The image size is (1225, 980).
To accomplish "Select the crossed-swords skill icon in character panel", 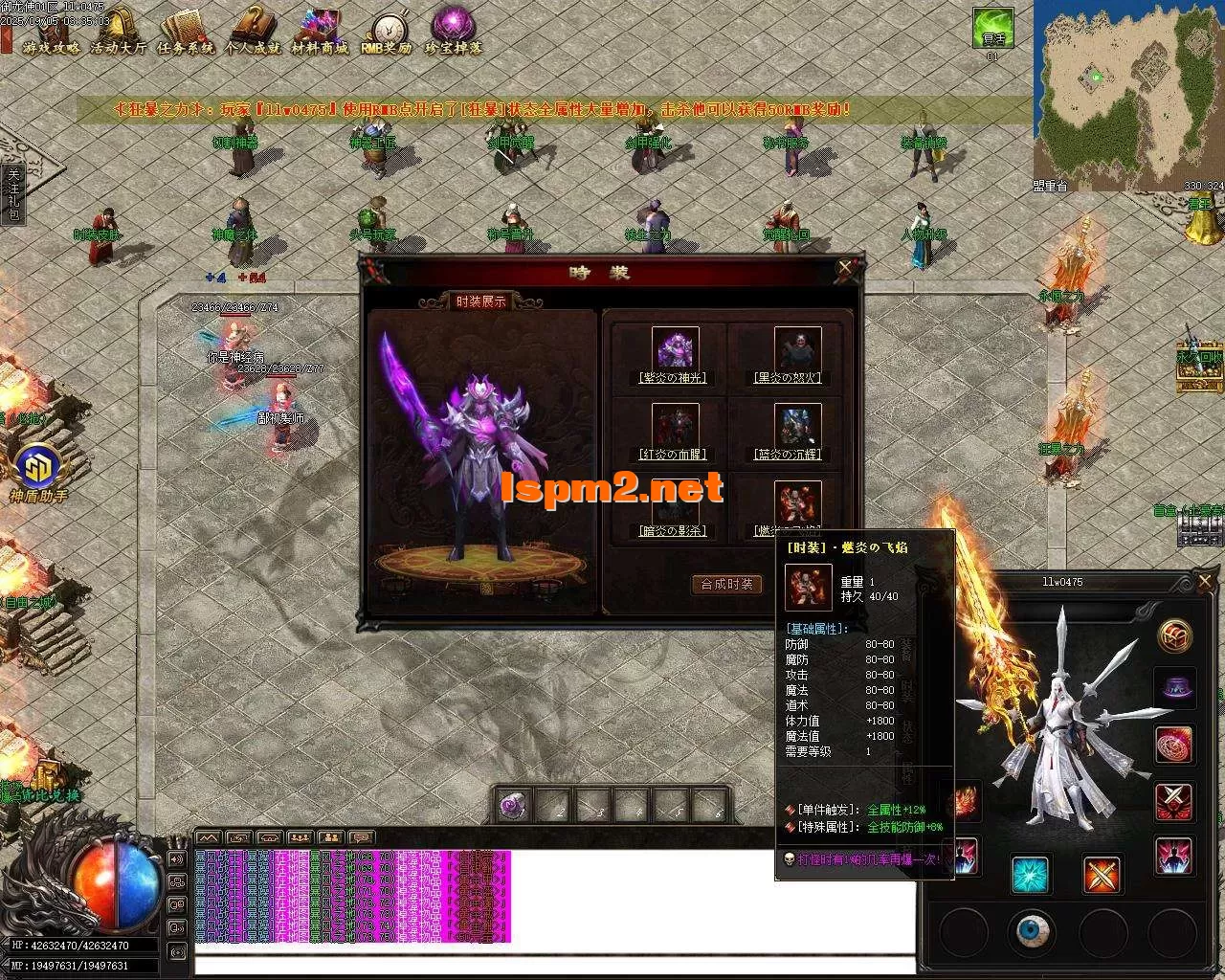I will [x=1101, y=875].
